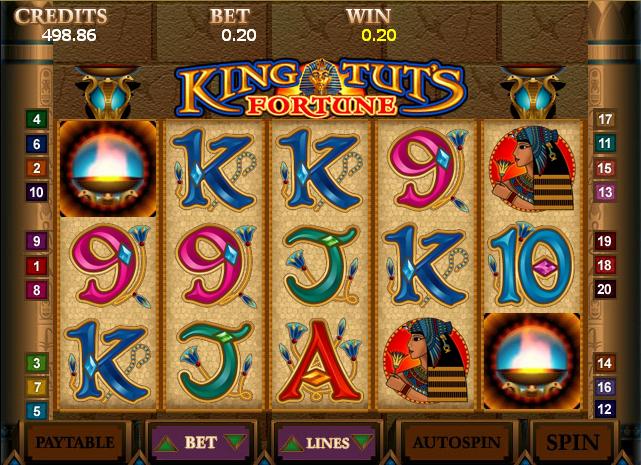Viewport: 641px width, 465px height.
Task: Start Autospin mode
Action: [x=455, y=441]
